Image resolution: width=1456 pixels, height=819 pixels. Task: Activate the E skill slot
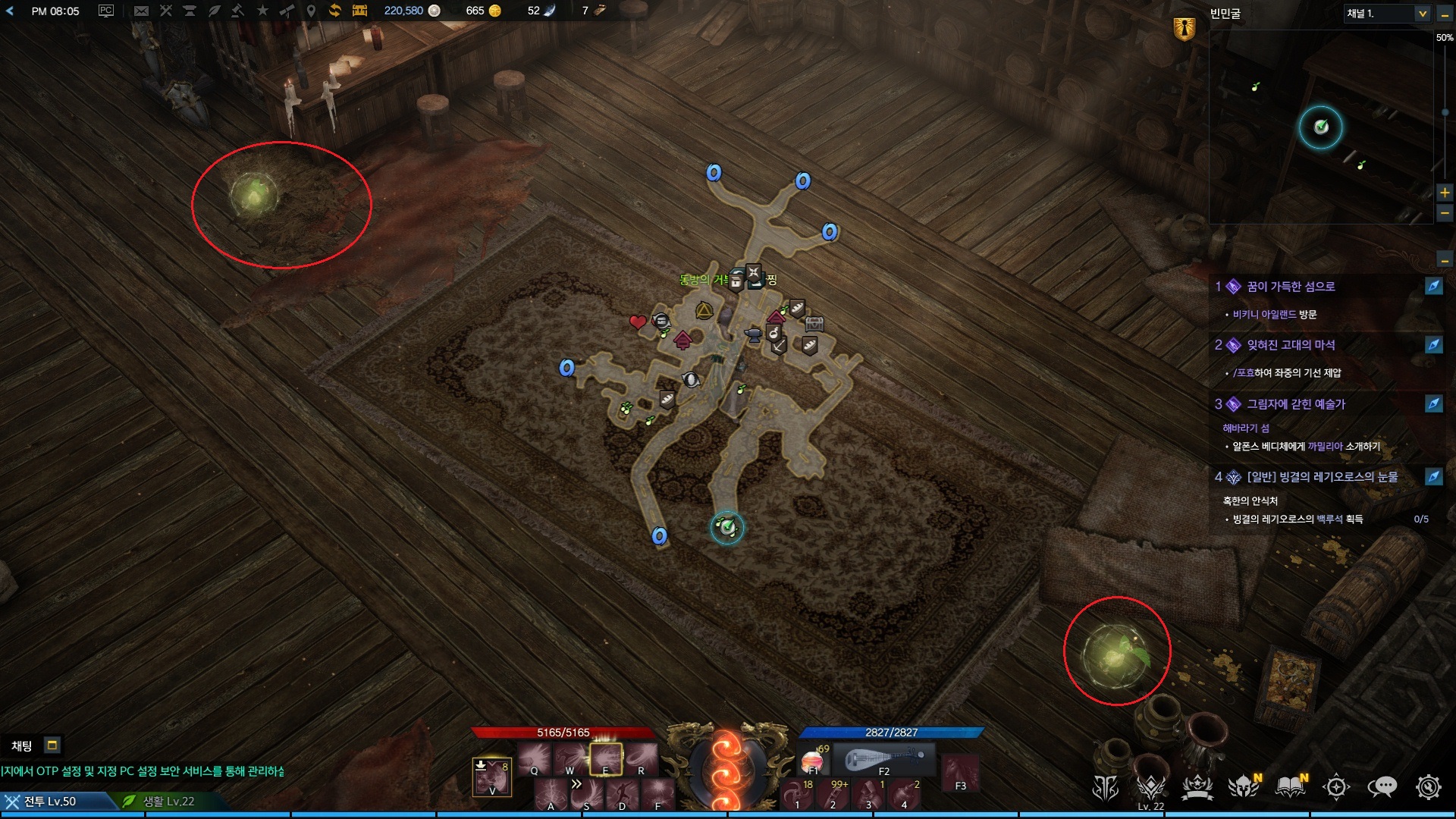click(x=606, y=758)
